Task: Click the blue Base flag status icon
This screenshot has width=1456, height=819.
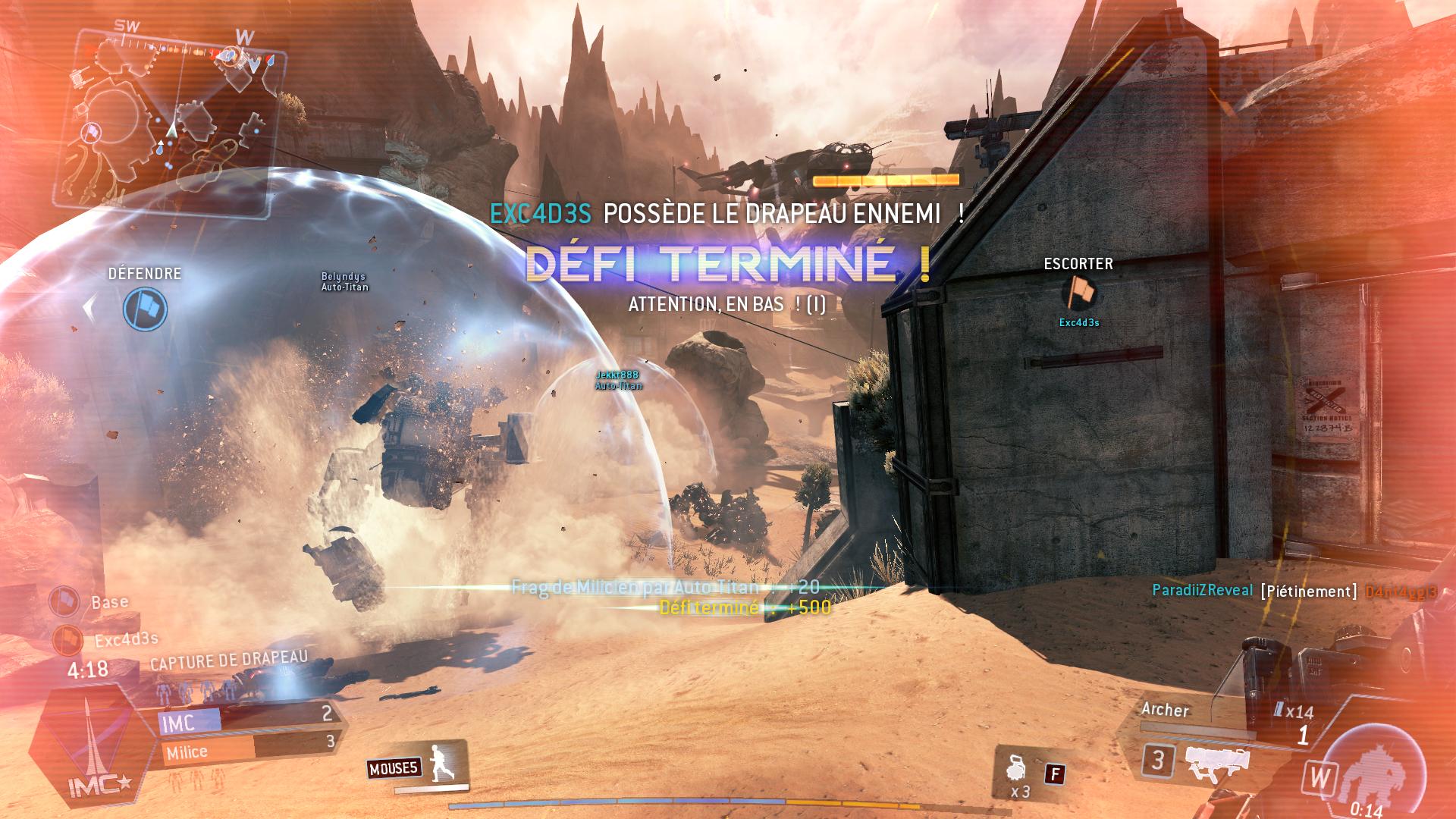Action: [x=64, y=601]
